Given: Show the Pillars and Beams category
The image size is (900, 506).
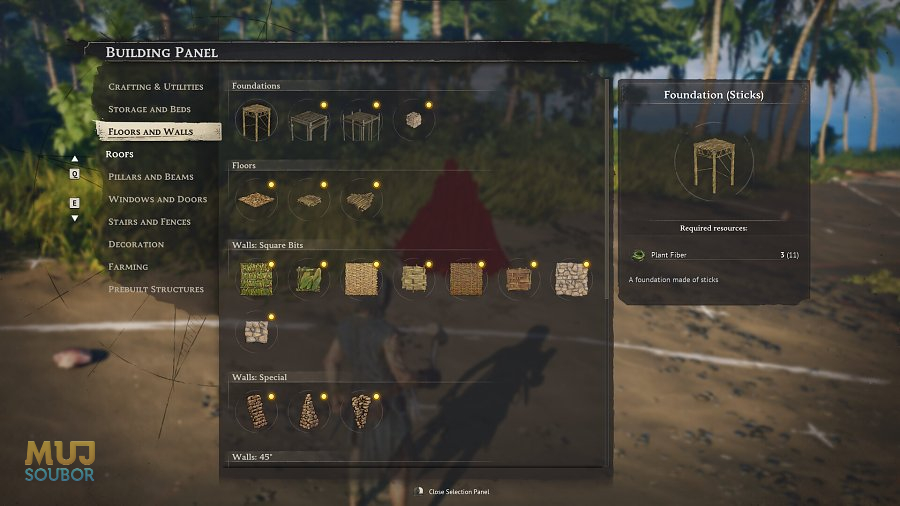Looking at the screenshot, I should point(151,177).
